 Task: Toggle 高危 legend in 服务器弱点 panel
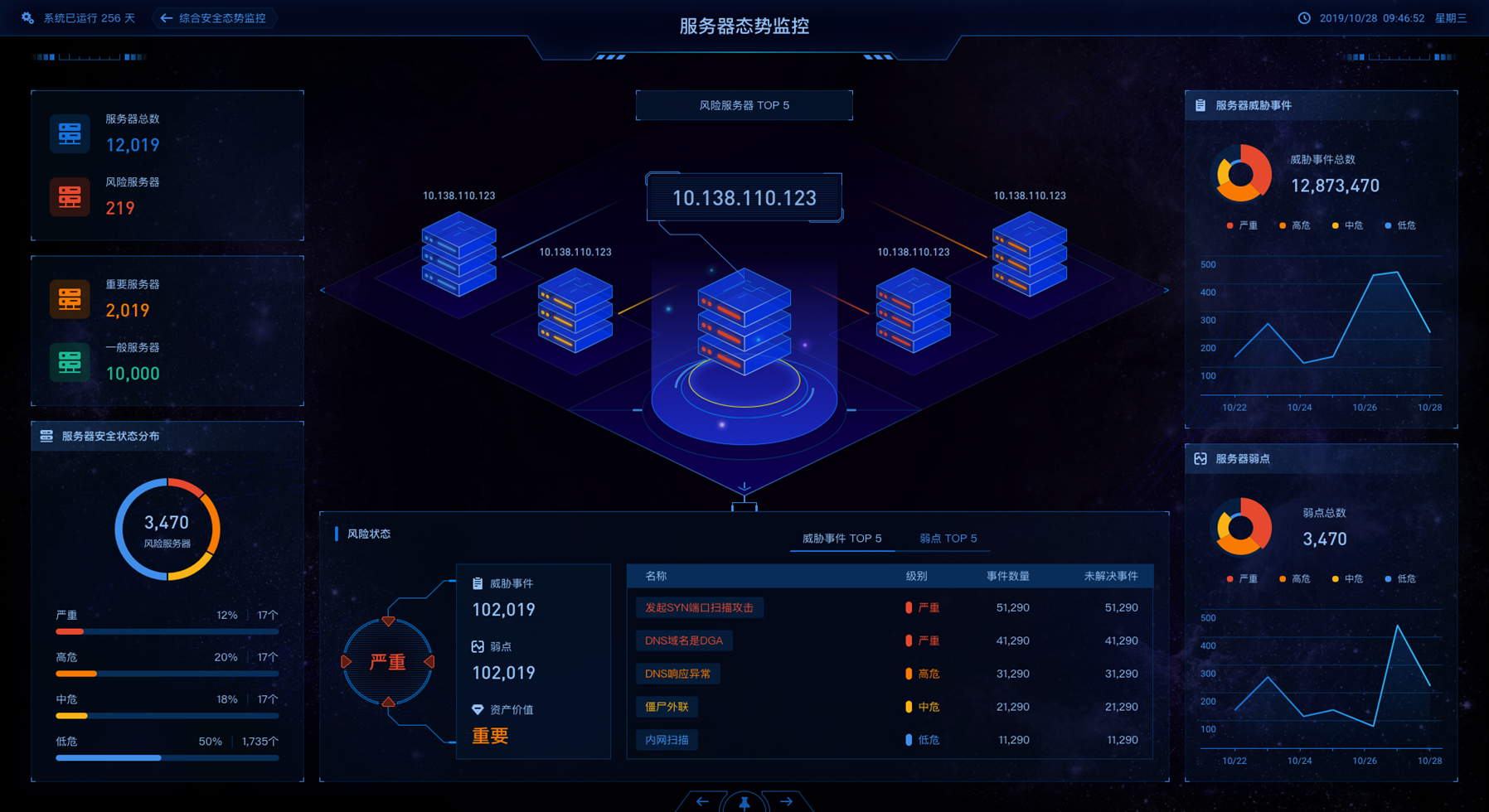click(x=1295, y=579)
